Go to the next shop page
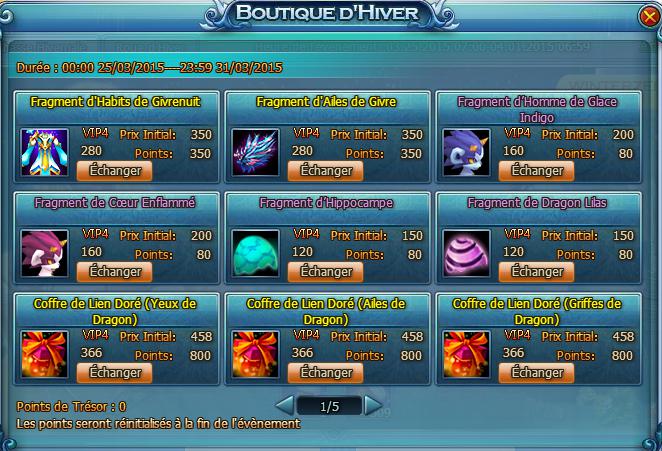662x451 pixels. pos(373,406)
